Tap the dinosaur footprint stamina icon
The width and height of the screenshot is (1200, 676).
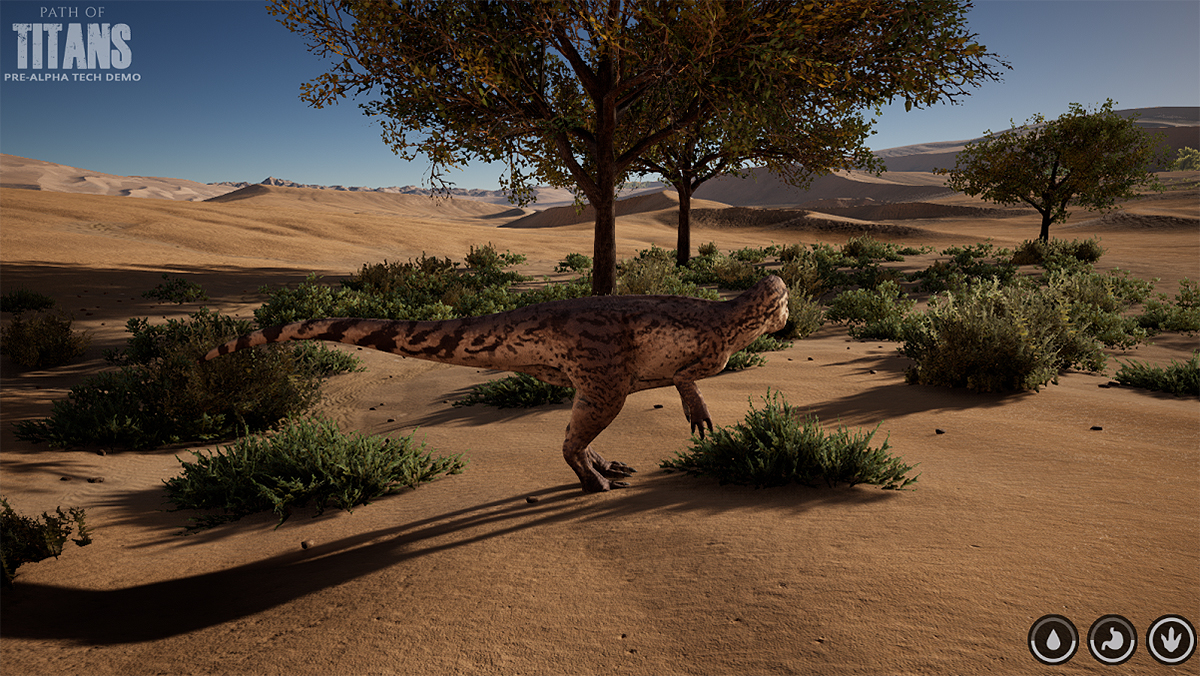[1170, 639]
